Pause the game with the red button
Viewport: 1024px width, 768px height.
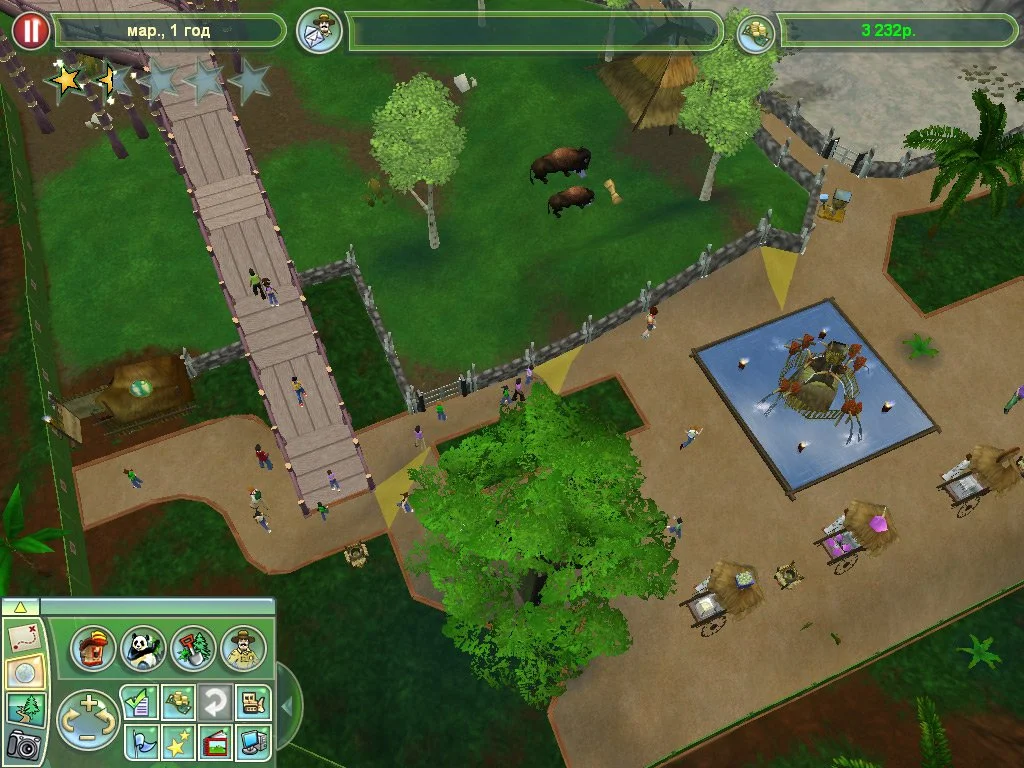pyautogui.click(x=31, y=31)
